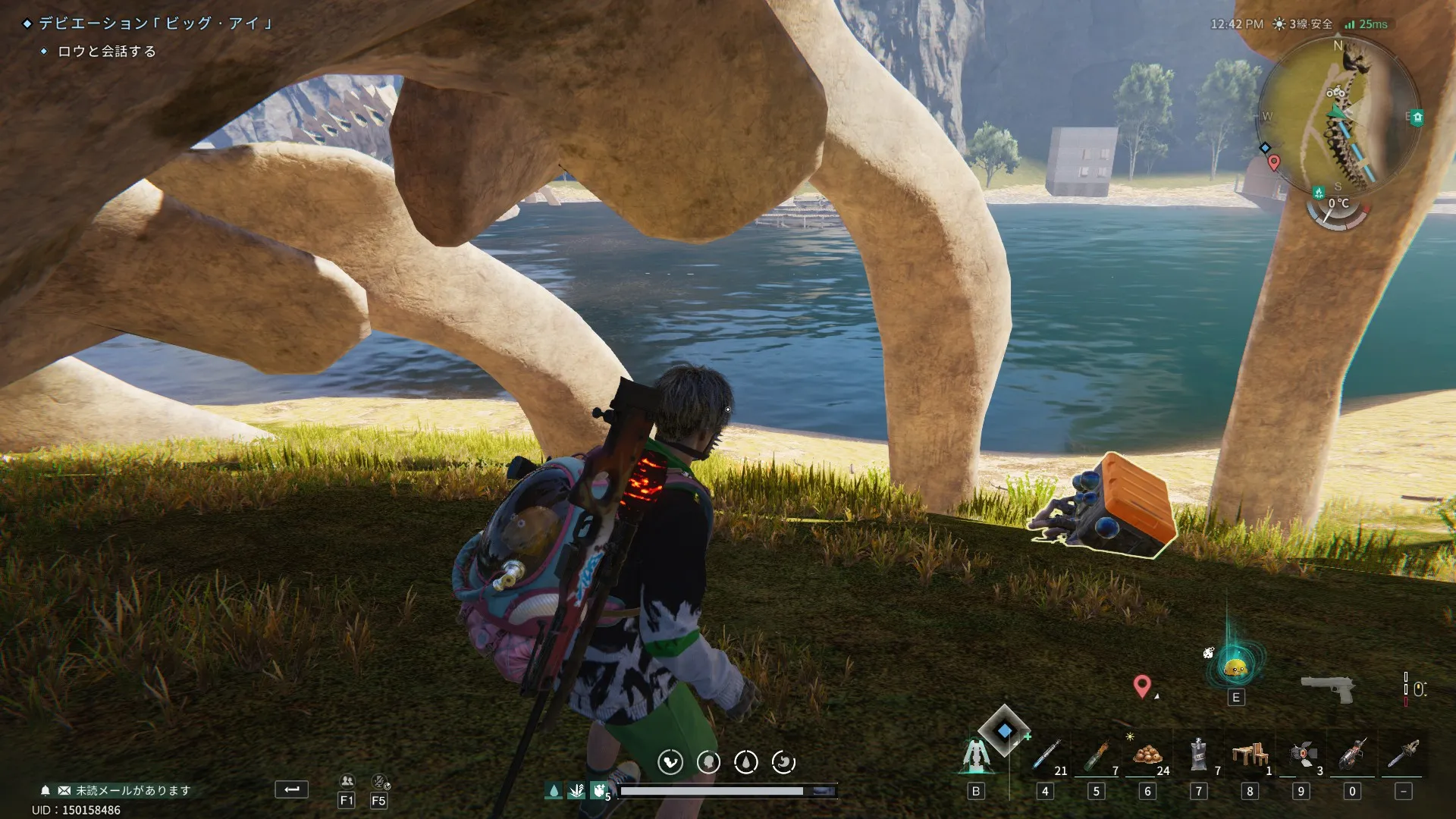Select the wooden table and chair slot
1456x819 pixels.
(x=1250, y=755)
